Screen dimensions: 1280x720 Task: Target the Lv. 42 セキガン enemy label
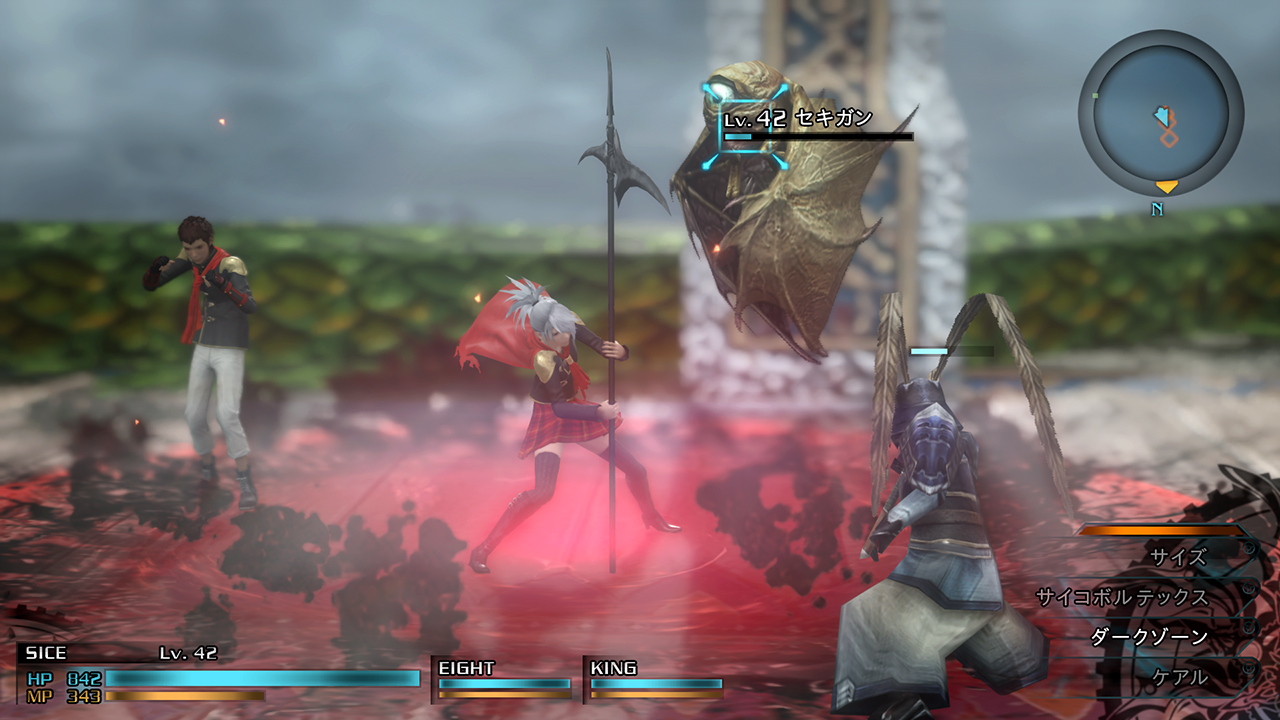click(x=798, y=119)
